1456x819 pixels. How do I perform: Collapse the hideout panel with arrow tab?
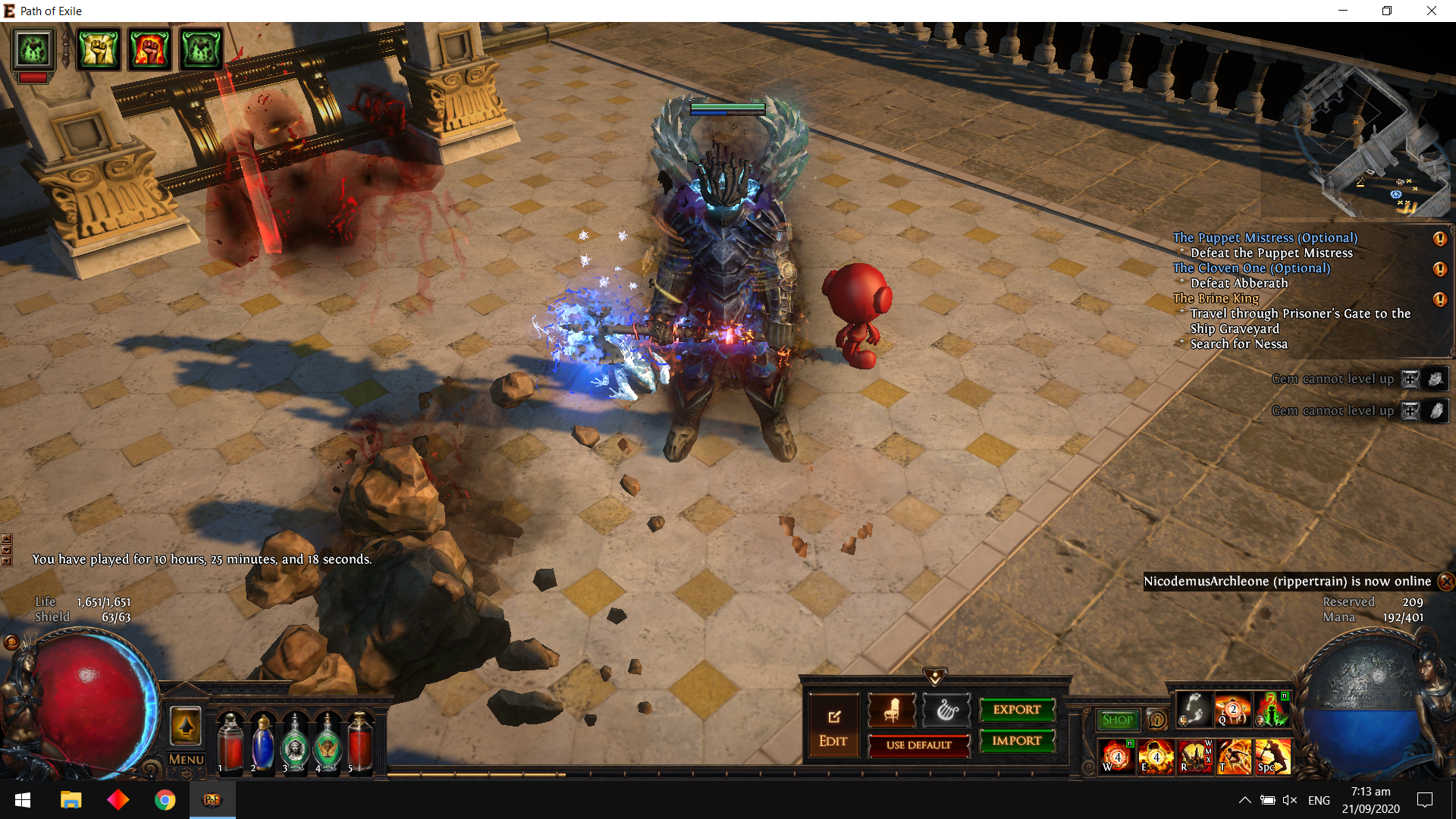click(934, 676)
